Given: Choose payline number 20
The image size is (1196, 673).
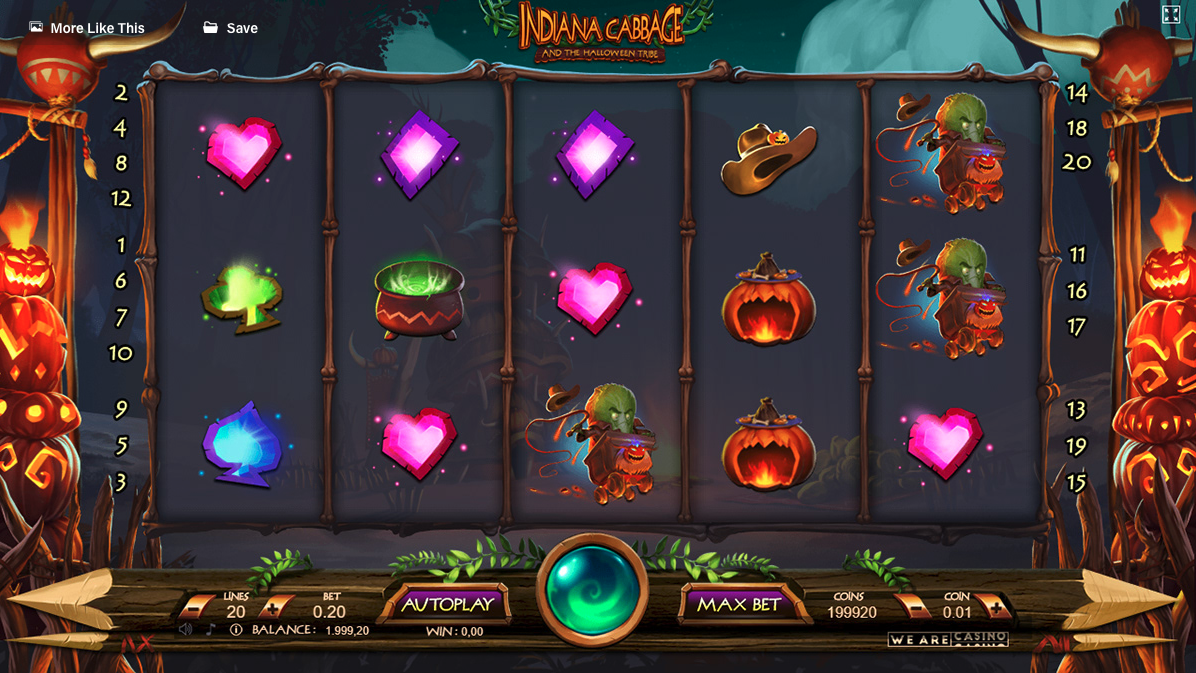Looking at the screenshot, I should coord(1076,162).
